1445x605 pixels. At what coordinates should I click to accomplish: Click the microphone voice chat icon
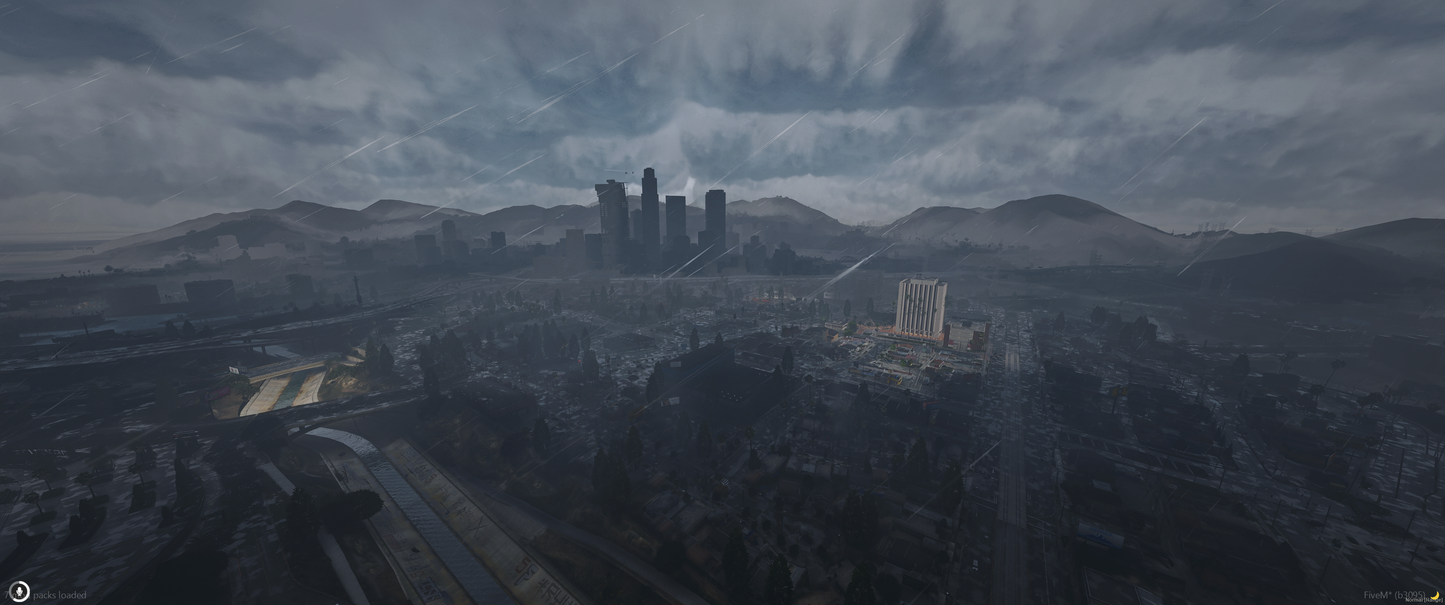pos(18,591)
